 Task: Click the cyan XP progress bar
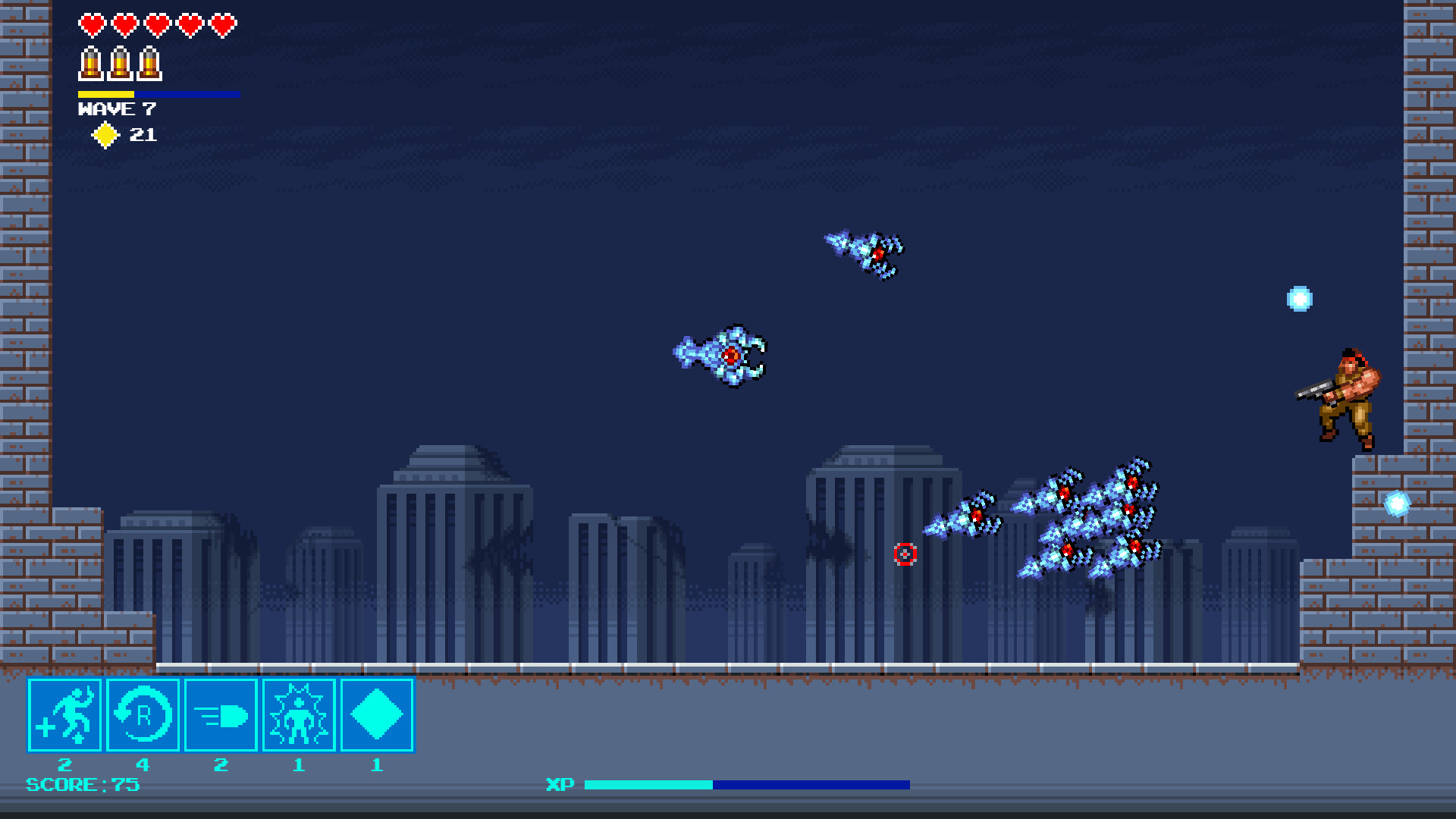[x=648, y=784]
